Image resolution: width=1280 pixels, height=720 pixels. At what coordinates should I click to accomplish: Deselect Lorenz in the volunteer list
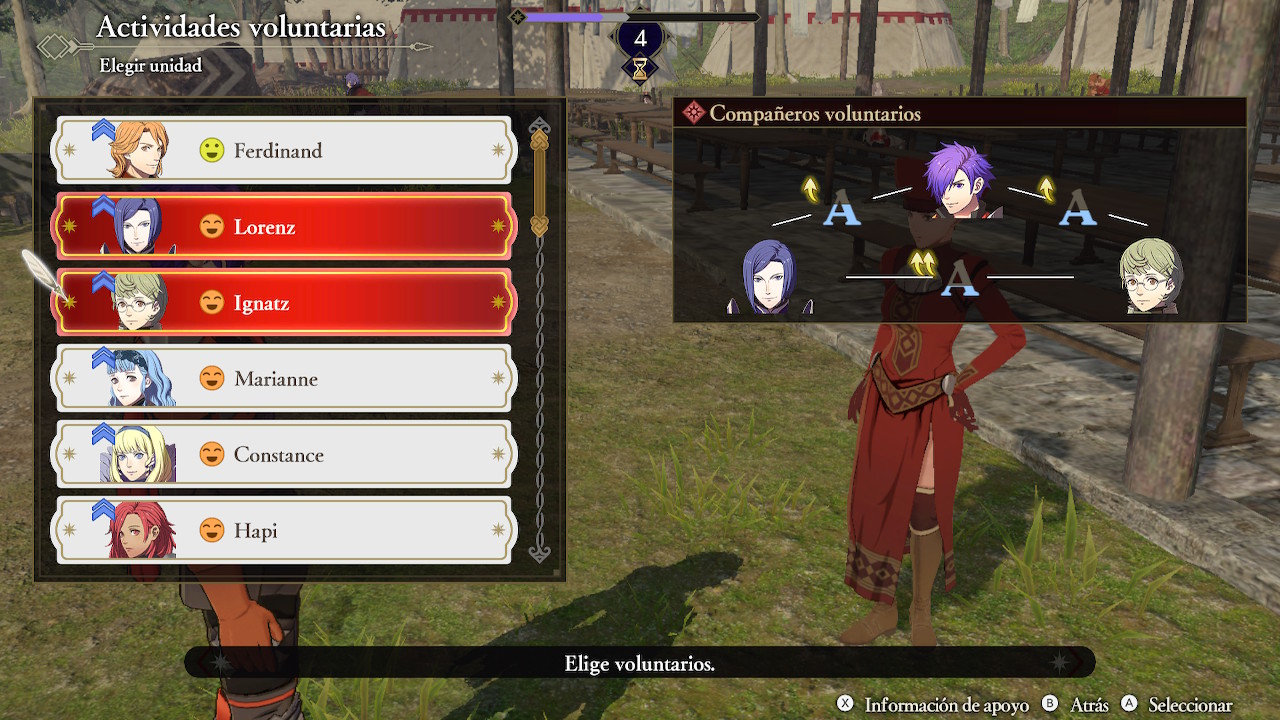284,227
